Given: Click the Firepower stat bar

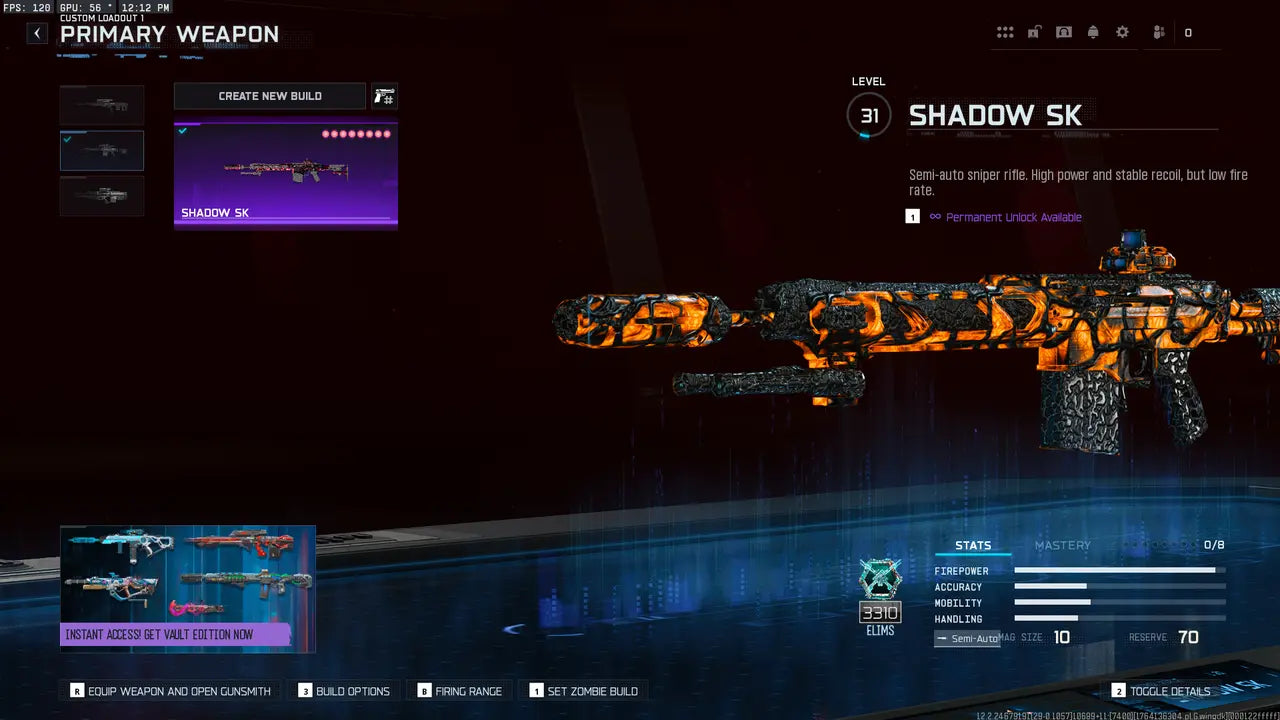Looking at the screenshot, I should pos(1118,570).
